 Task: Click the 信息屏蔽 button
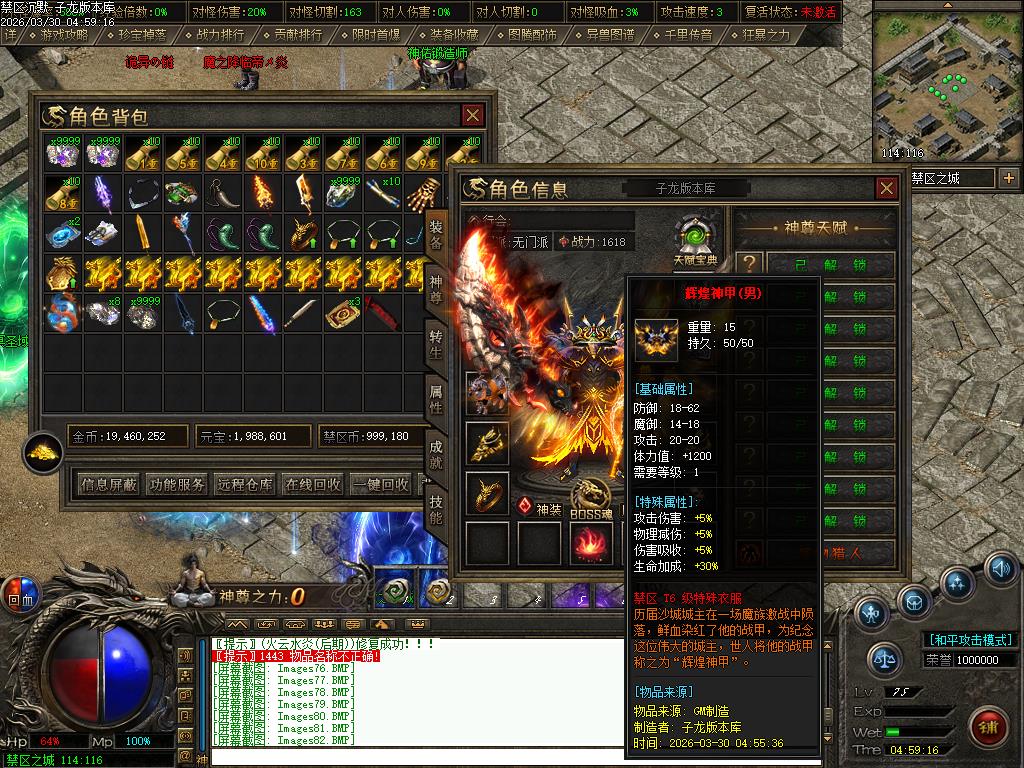tap(109, 484)
